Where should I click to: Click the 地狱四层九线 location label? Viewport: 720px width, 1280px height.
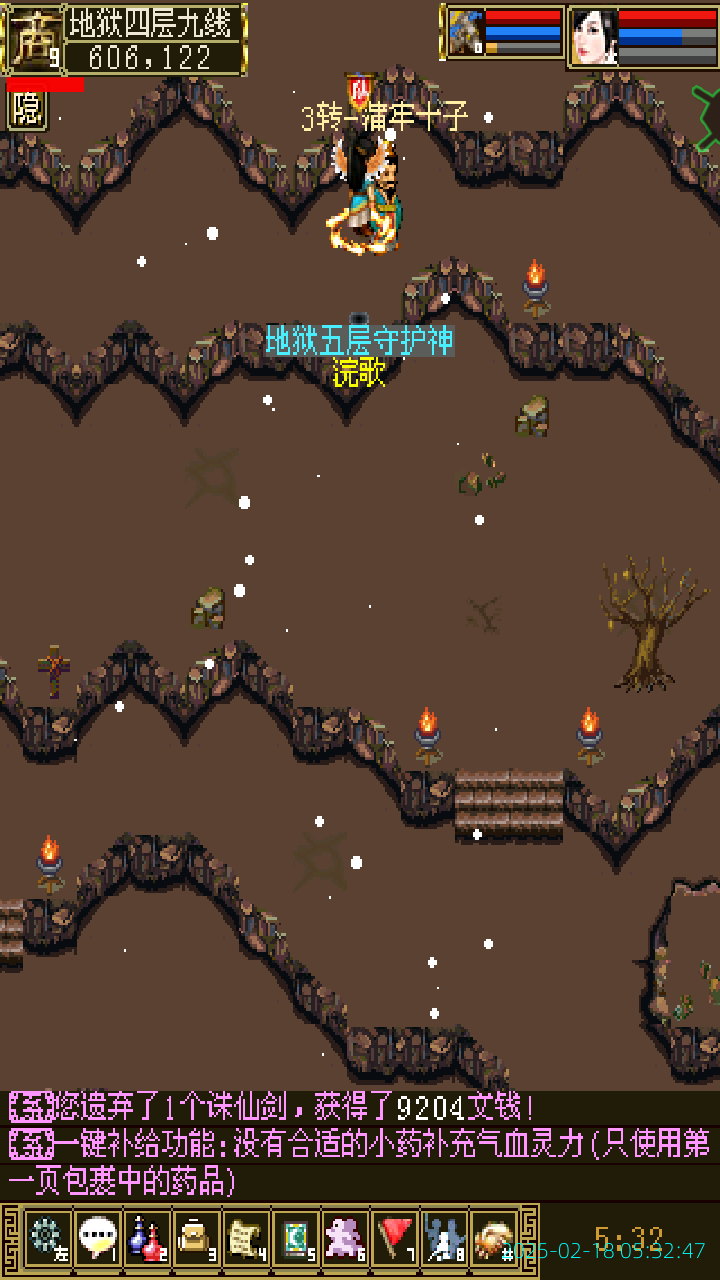pyautogui.click(x=154, y=23)
